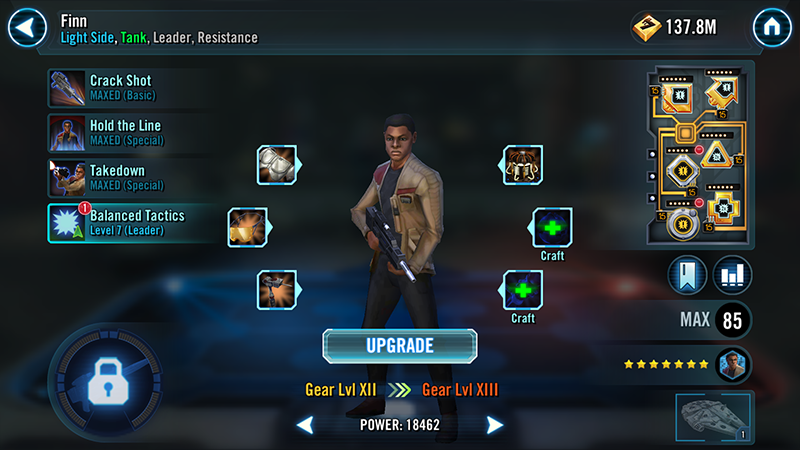
Task: Open Finn's character portrait shard icon
Action: click(733, 365)
